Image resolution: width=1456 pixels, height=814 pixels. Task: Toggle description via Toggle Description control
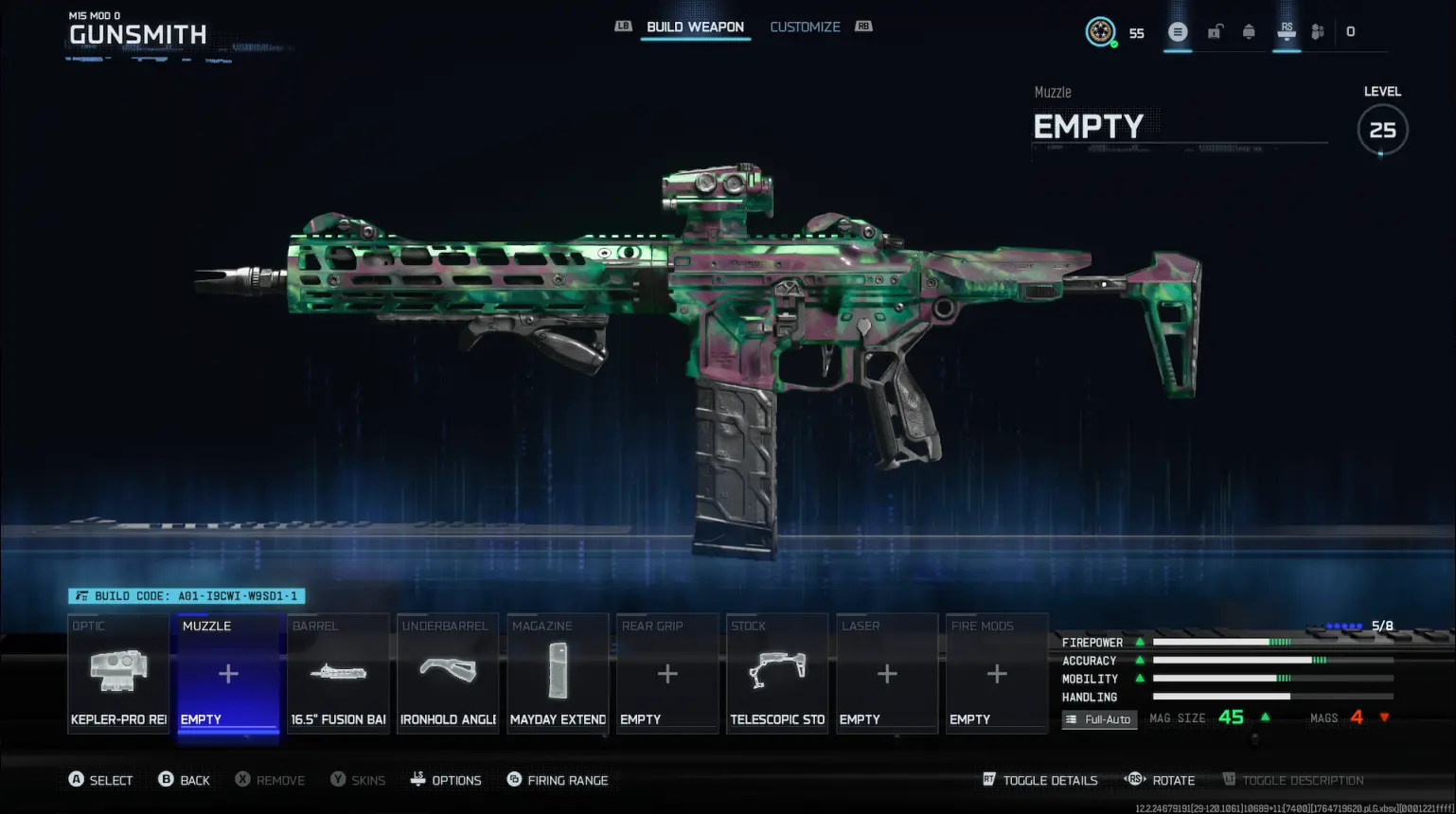pos(1294,780)
